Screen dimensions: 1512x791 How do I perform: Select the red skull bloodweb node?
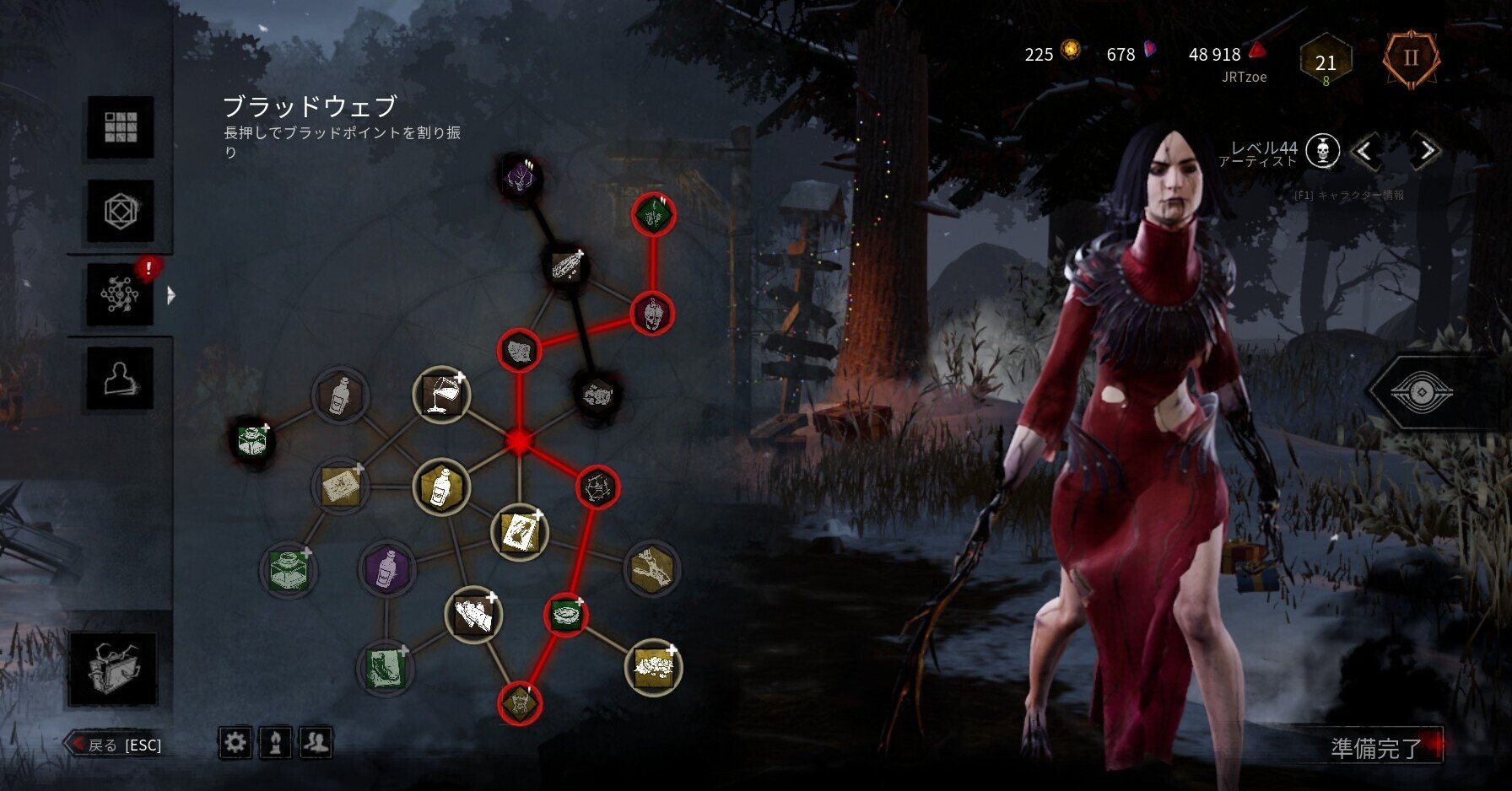[x=652, y=314]
